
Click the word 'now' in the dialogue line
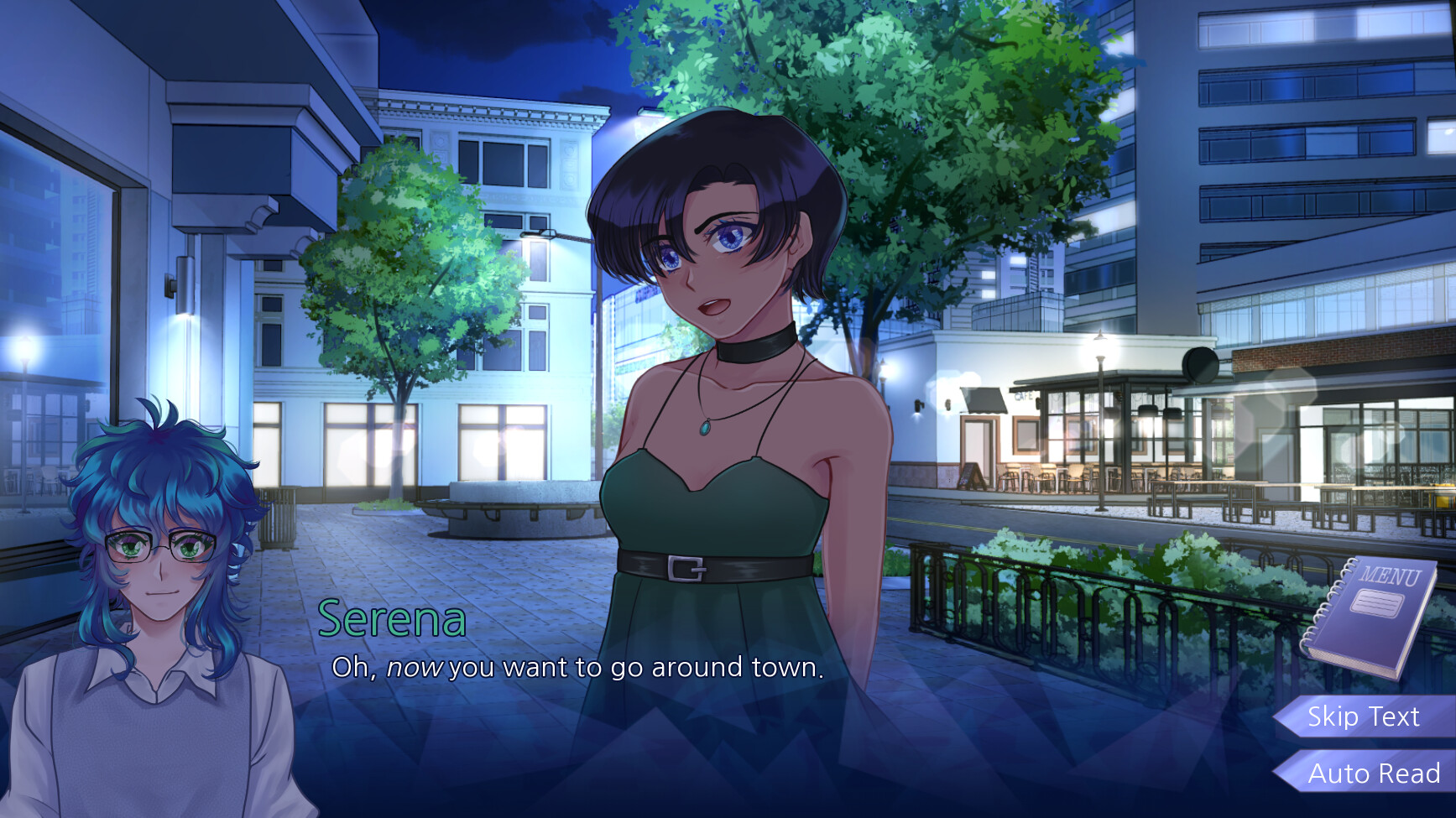coord(415,669)
